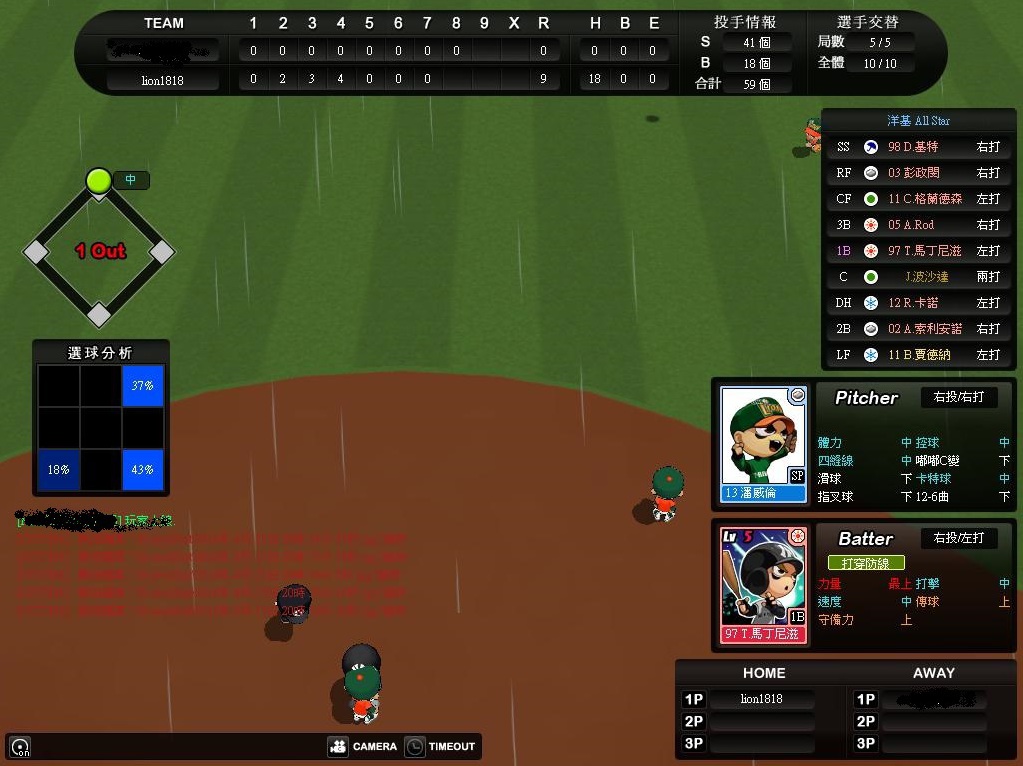Select DH 12 R.卡諾 lineup row
This screenshot has width=1023, height=766.
[x=918, y=303]
